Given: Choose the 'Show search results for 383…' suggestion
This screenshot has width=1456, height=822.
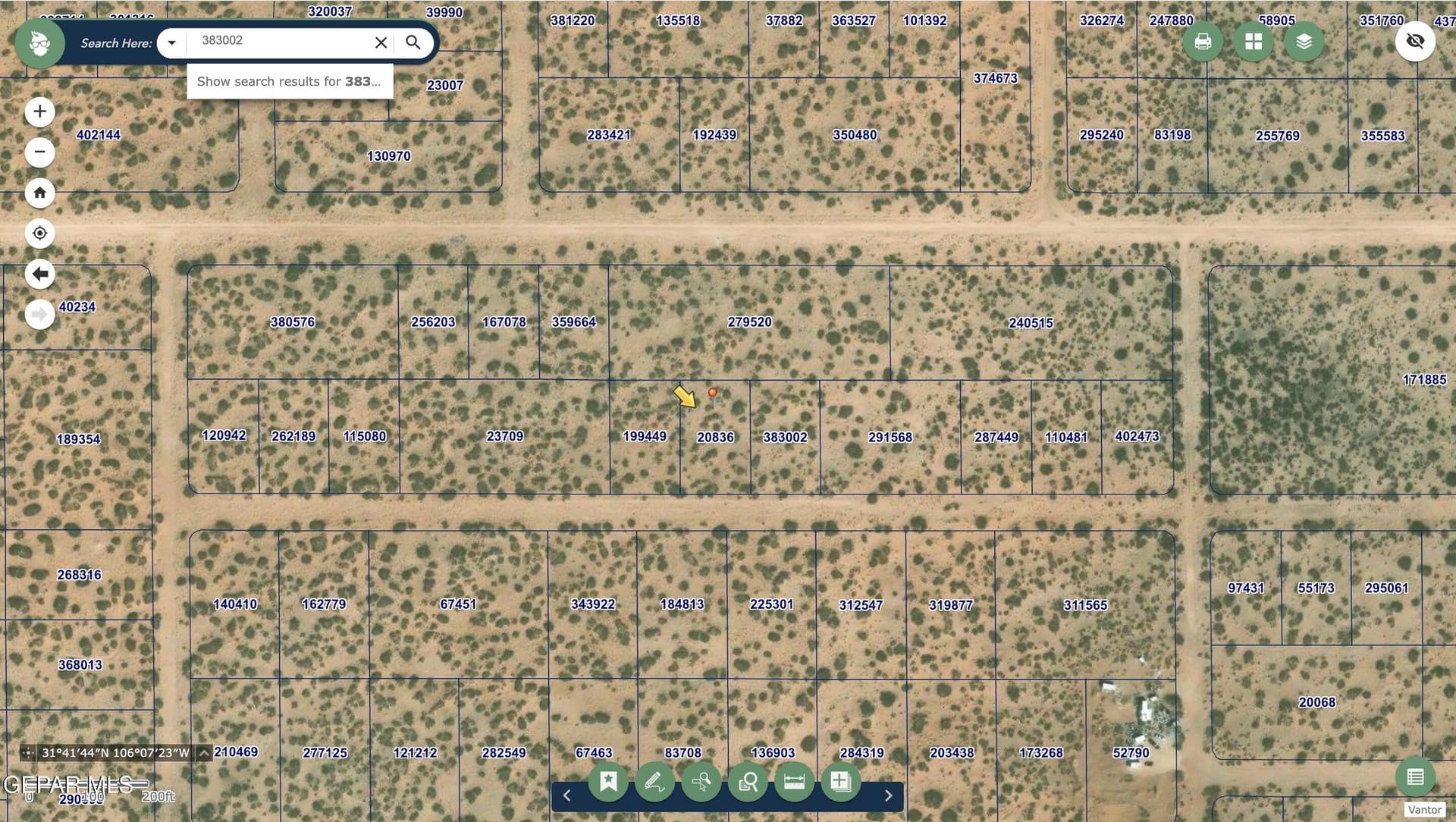Looking at the screenshot, I should pos(290,81).
